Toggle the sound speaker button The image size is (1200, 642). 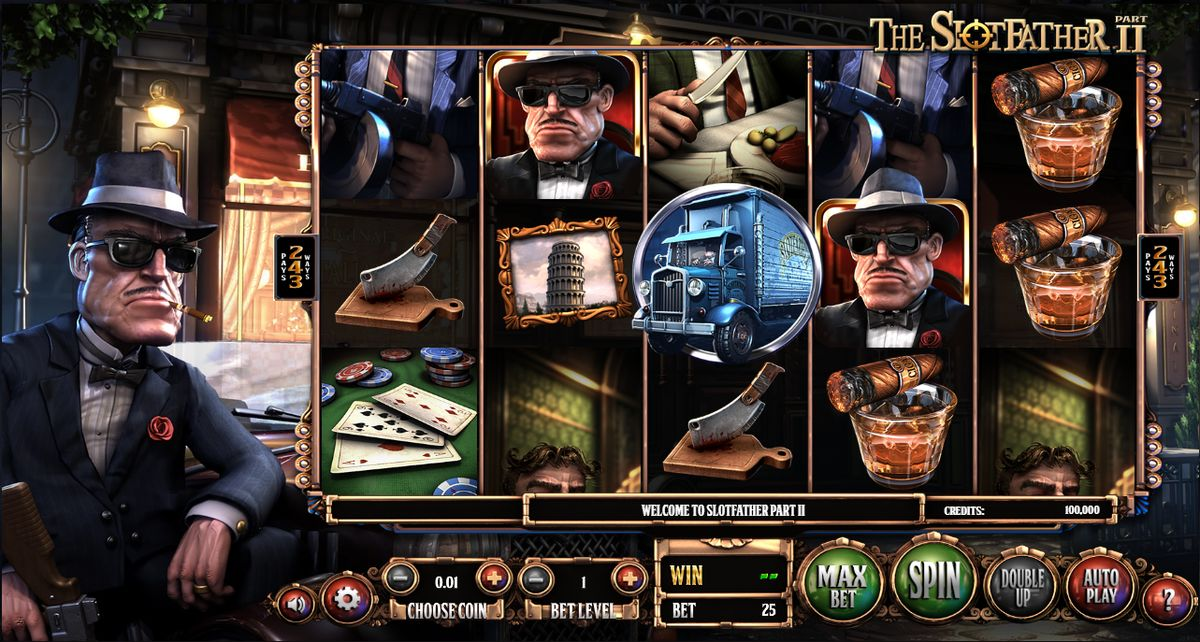click(x=297, y=602)
